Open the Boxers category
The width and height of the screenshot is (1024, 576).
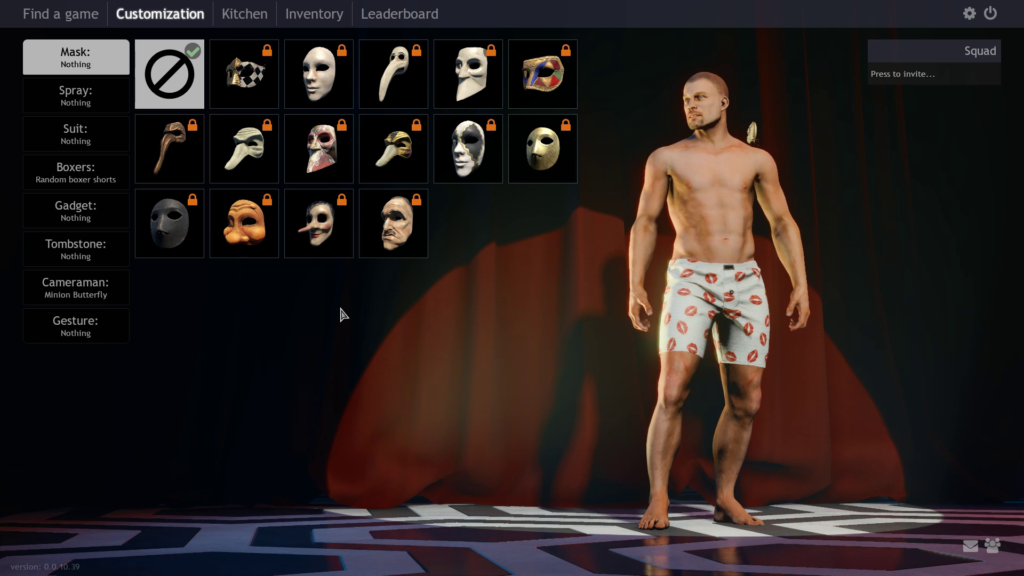click(76, 172)
